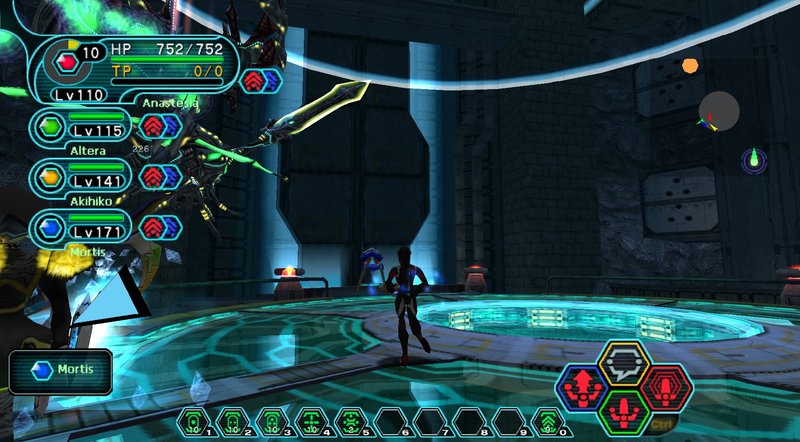Open the yellow speech bubble chat action
800x442 pixels.
[625, 364]
